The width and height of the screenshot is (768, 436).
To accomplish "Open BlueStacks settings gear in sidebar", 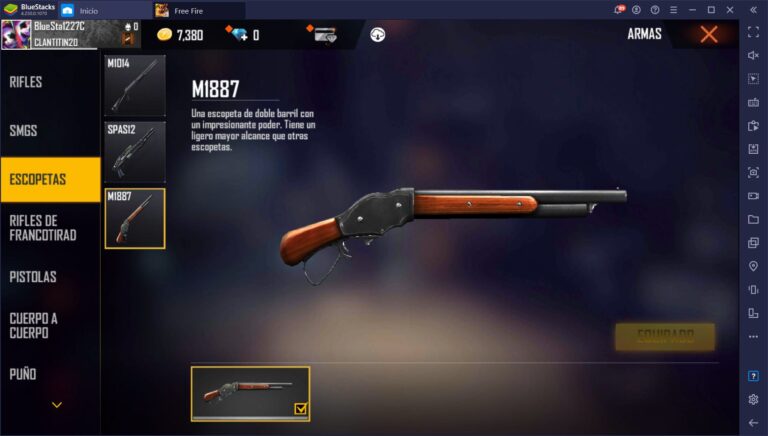I will coord(753,399).
